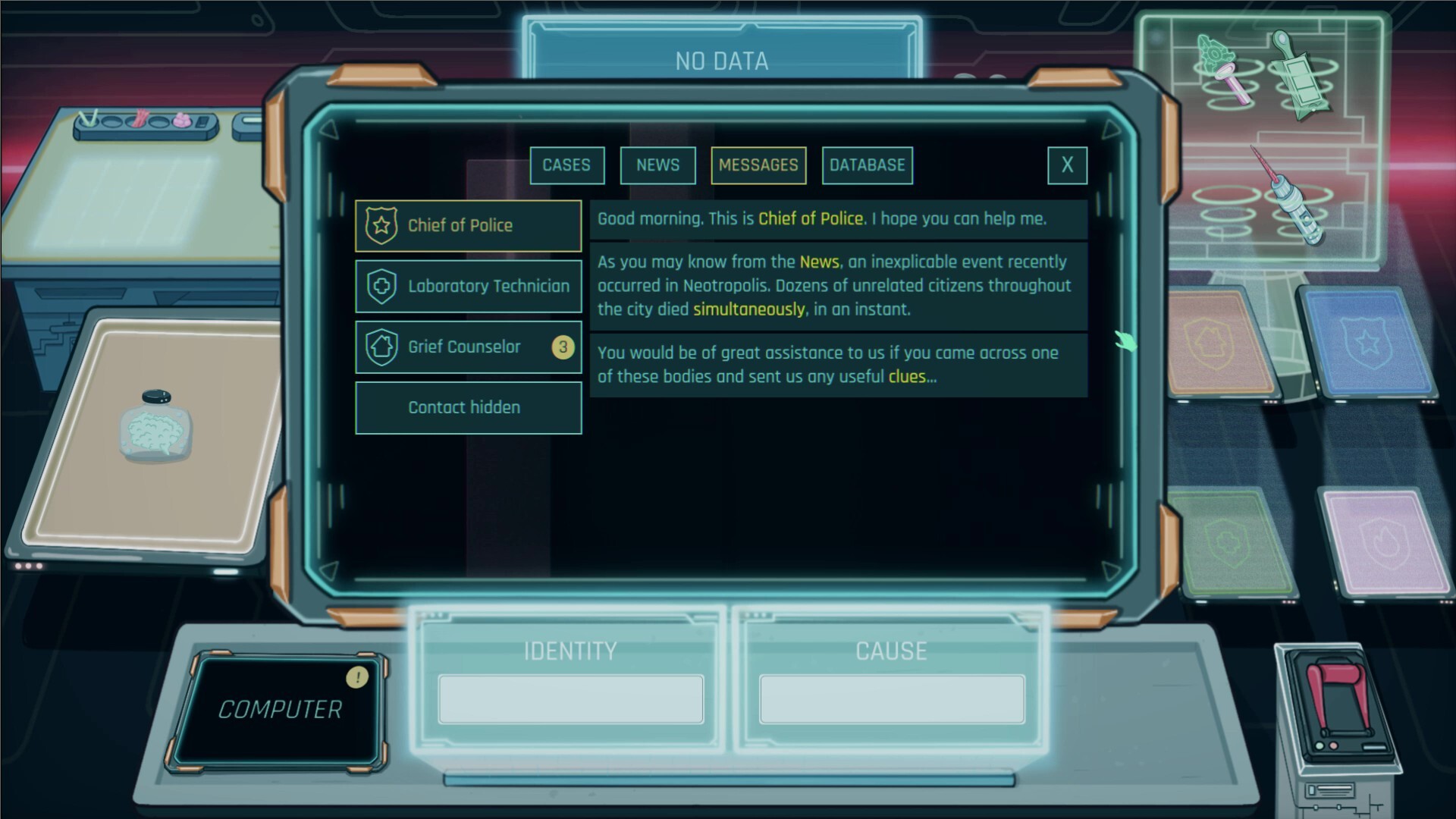Select the Grief Counselor house icon
Screen dimensions: 1456x819
coord(381,346)
